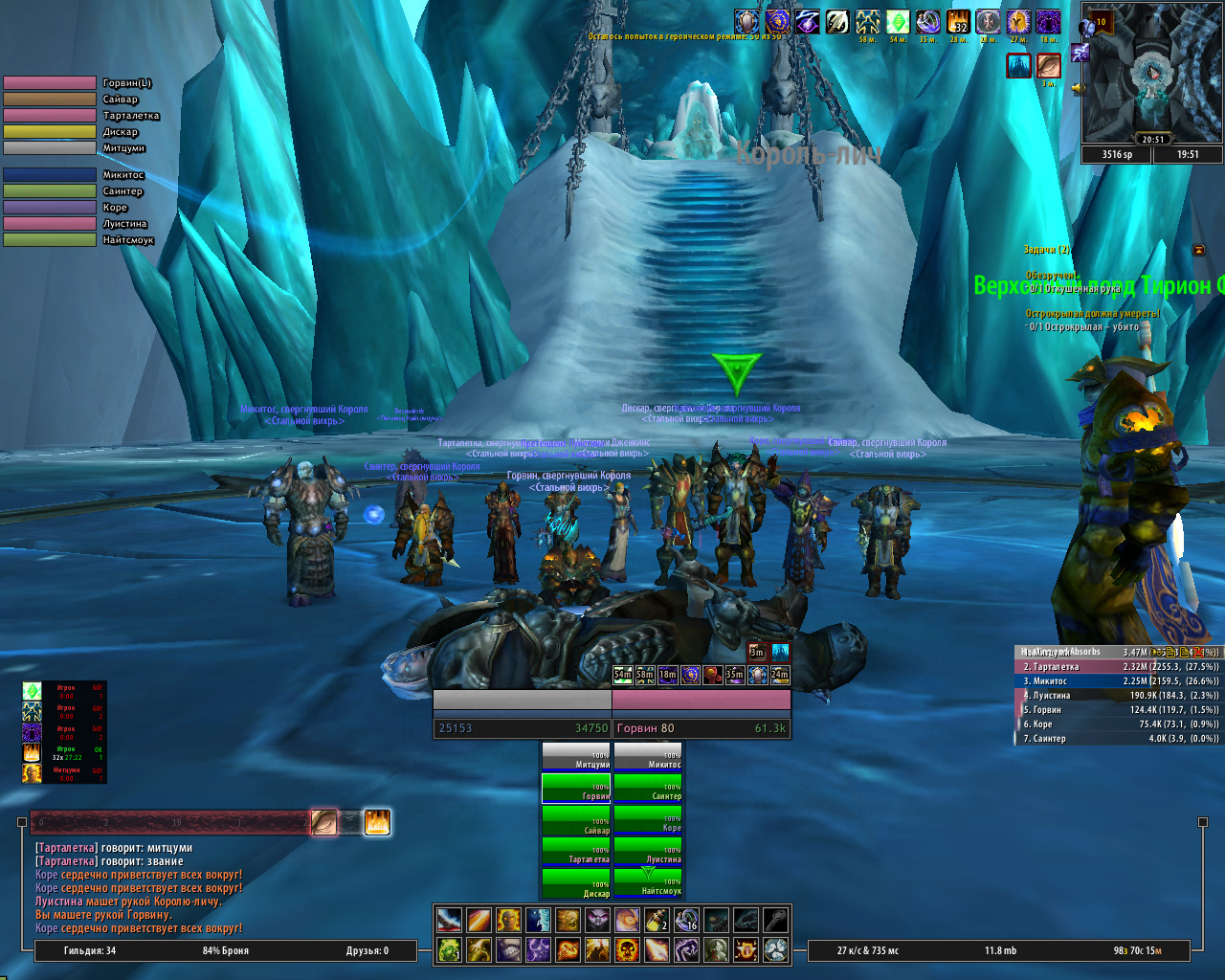
Task: Click the Горвин target frame
Action: pyautogui.click(x=702, y=727)
